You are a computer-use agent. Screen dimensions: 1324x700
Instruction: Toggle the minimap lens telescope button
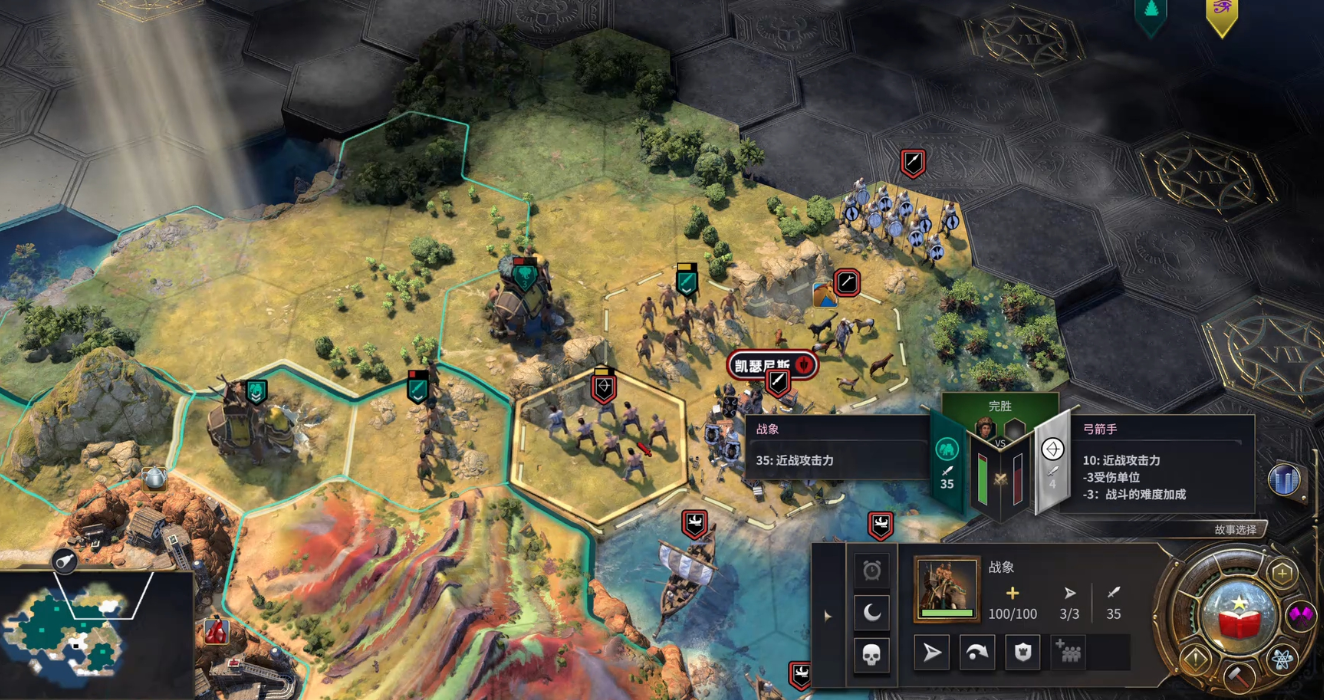point(68,561)
